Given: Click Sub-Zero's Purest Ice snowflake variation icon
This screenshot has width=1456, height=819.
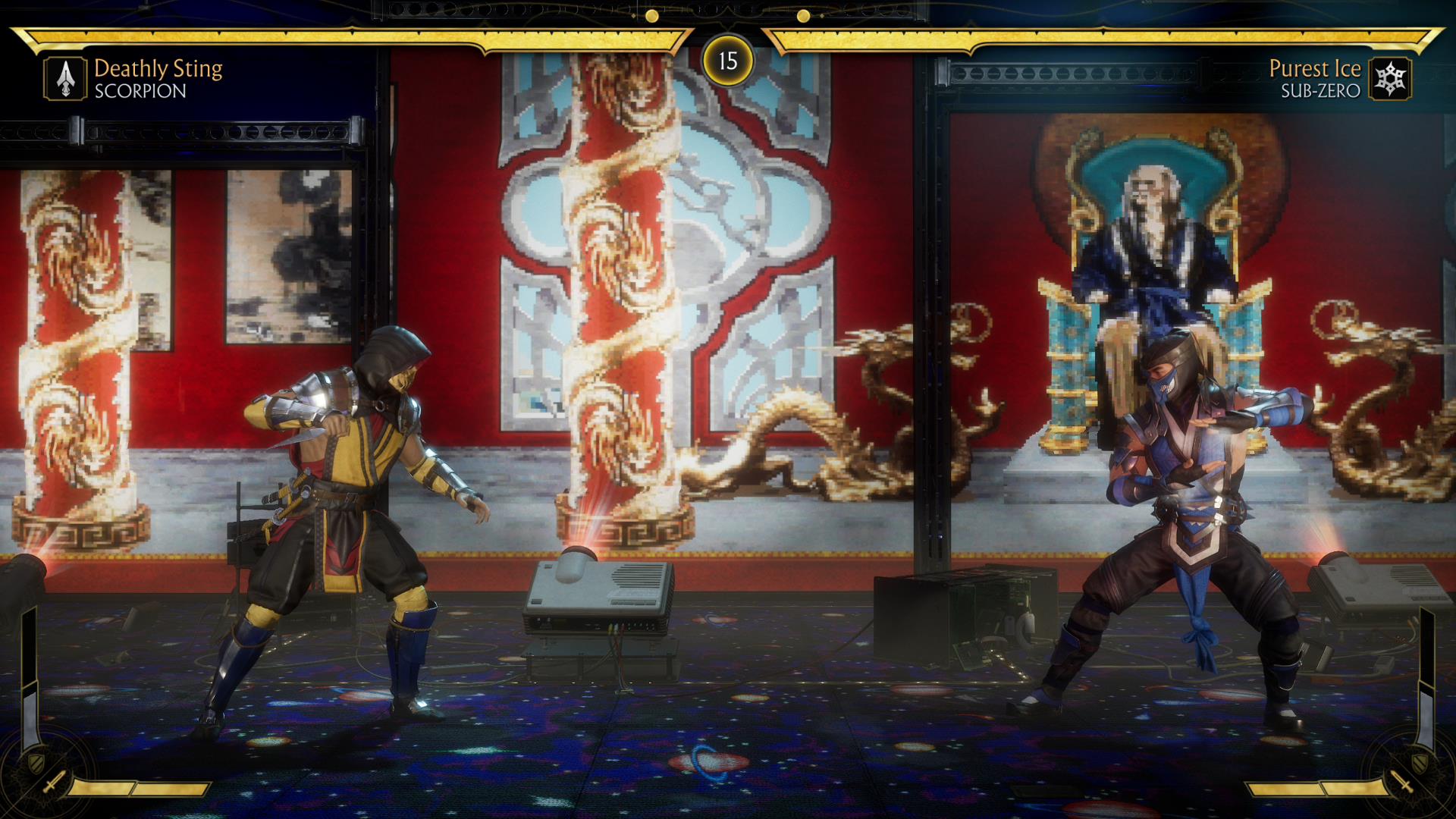Looking at the screenshot, I should [1390, 79].
